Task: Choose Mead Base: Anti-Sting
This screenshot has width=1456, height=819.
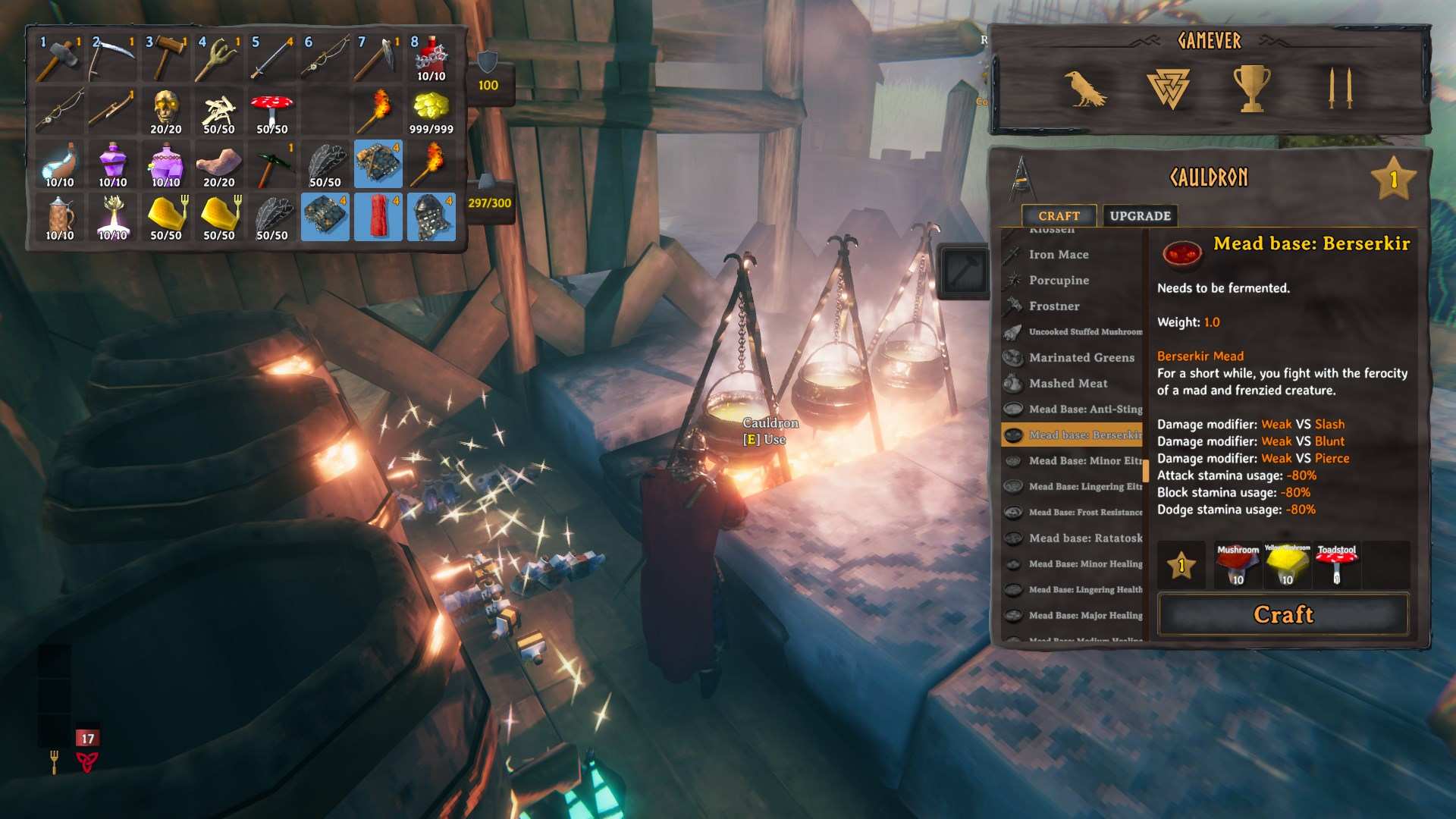Action: coord(1084,409)
